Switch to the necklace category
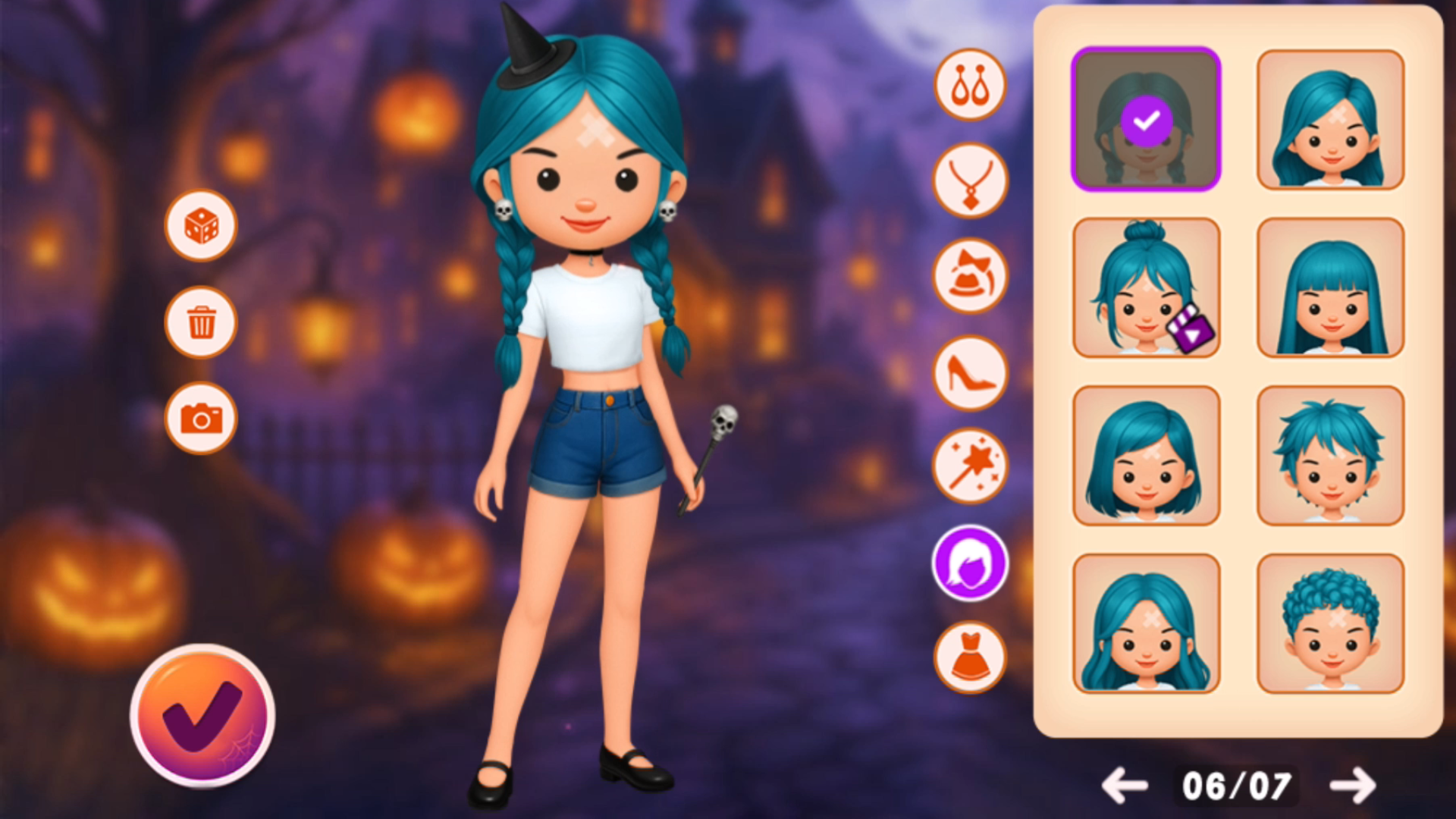This screenshot has height=819, width=1456. pos(970,181)
